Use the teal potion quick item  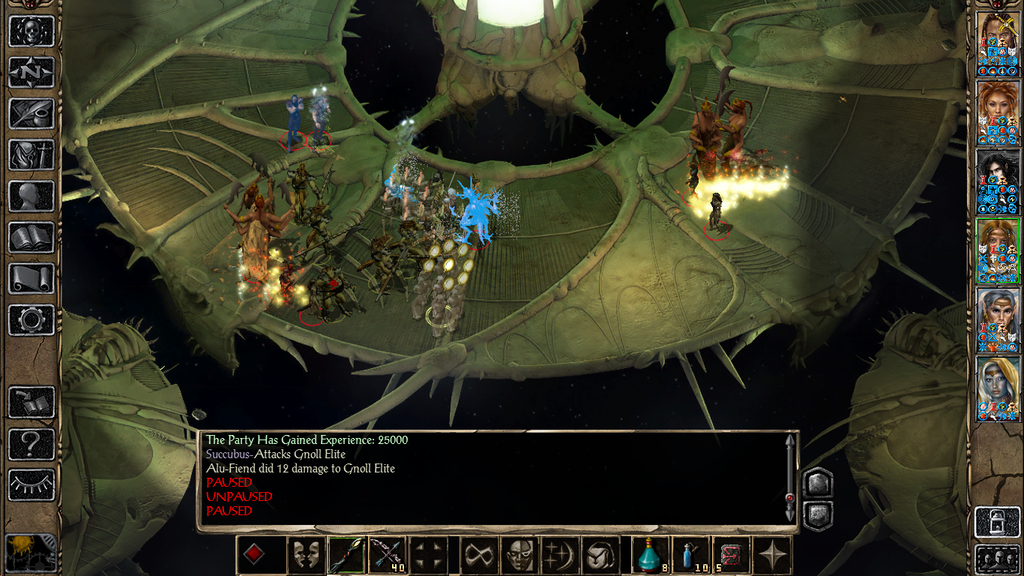650,555
